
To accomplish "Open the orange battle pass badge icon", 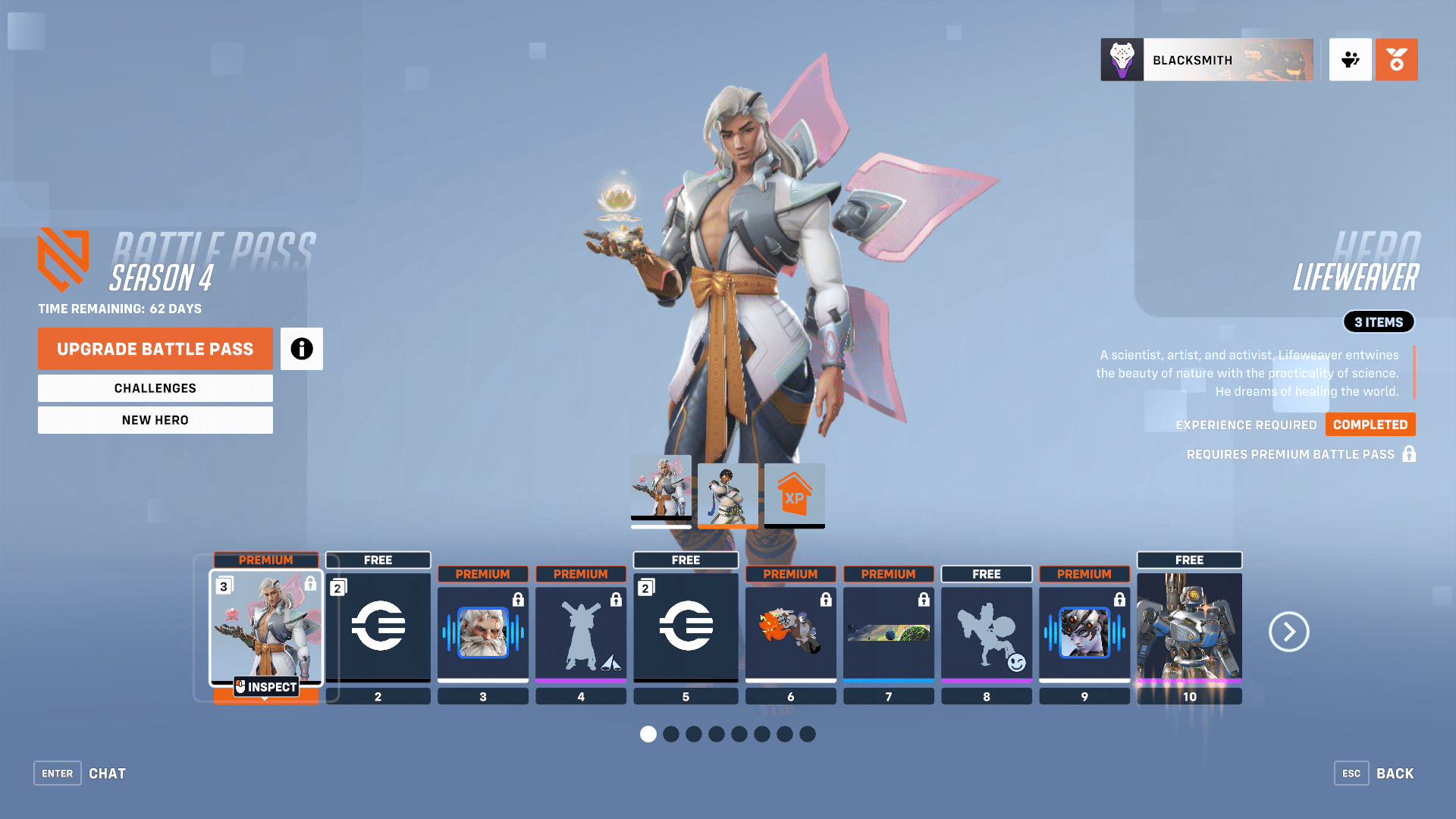I will click(1396, 59).
